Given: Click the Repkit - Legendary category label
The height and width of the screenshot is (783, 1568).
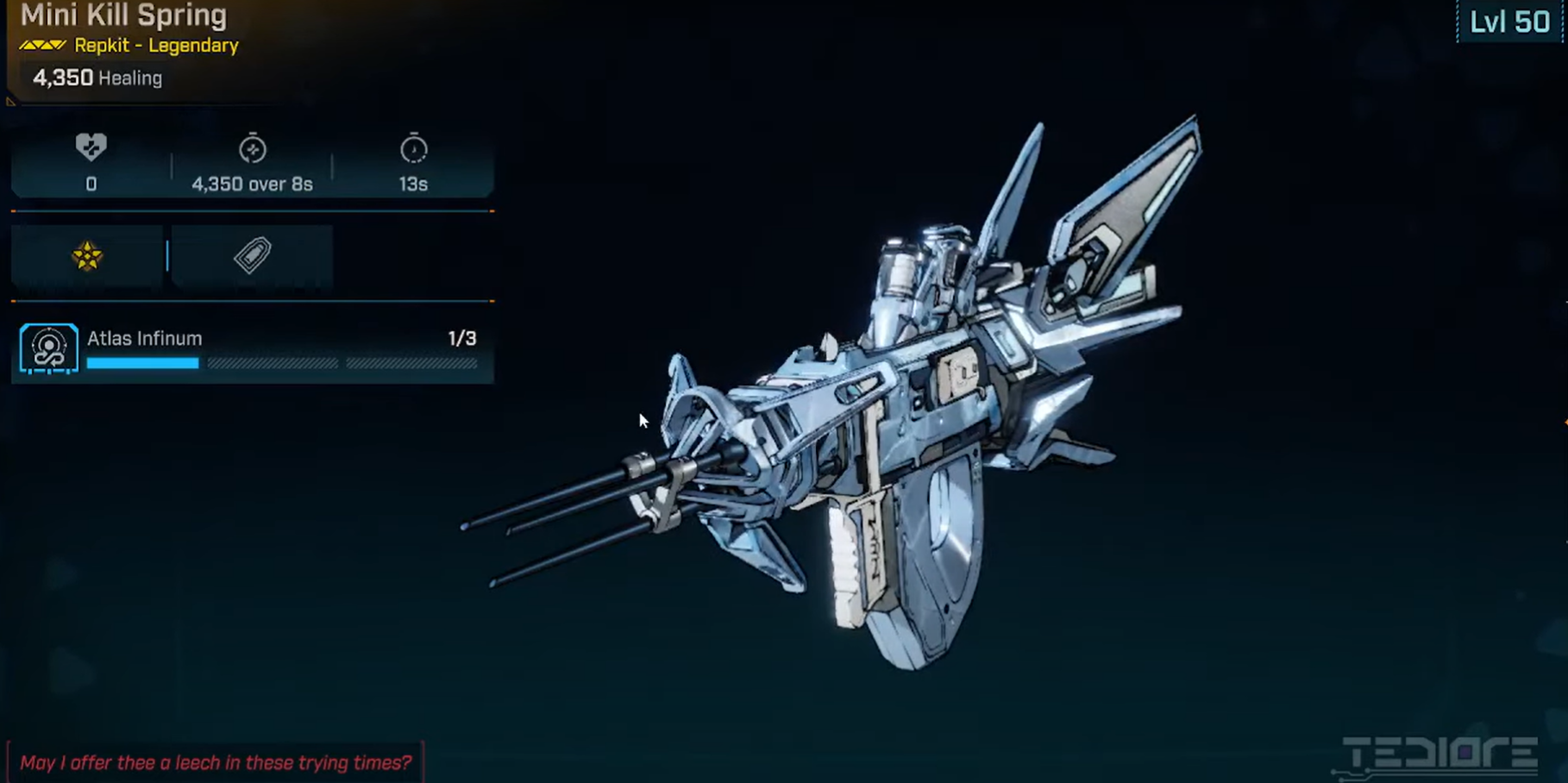Looking at the screenshot, I should point(155,45).
